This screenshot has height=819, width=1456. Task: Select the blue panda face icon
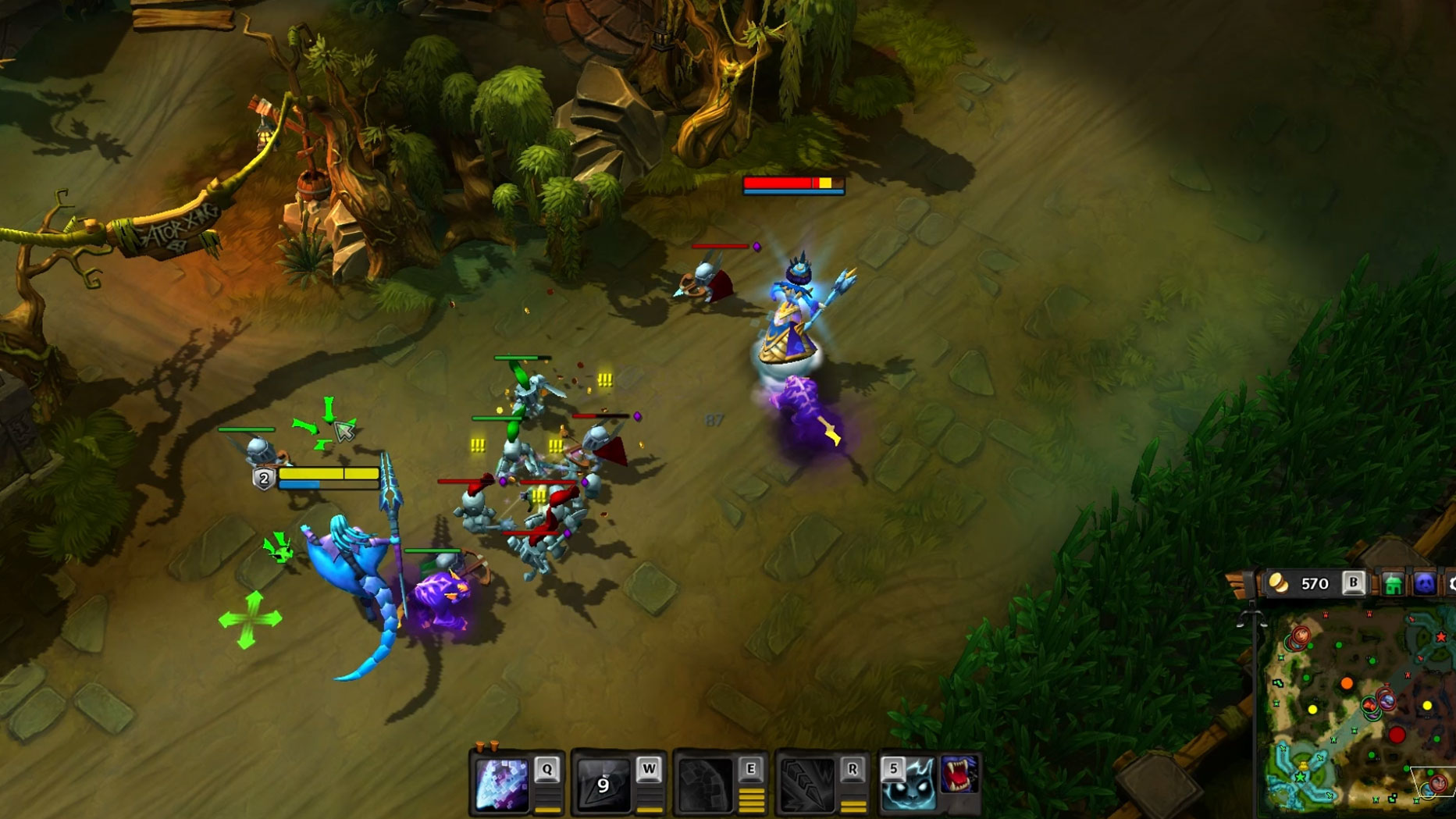coord(1425,584)
